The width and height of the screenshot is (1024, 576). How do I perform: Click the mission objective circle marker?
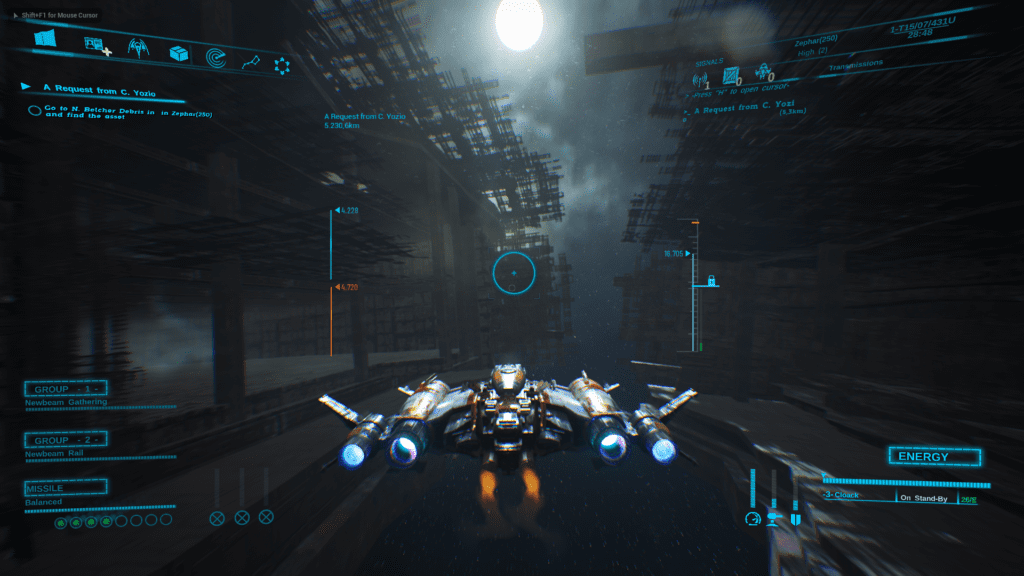tap(34, 110)
